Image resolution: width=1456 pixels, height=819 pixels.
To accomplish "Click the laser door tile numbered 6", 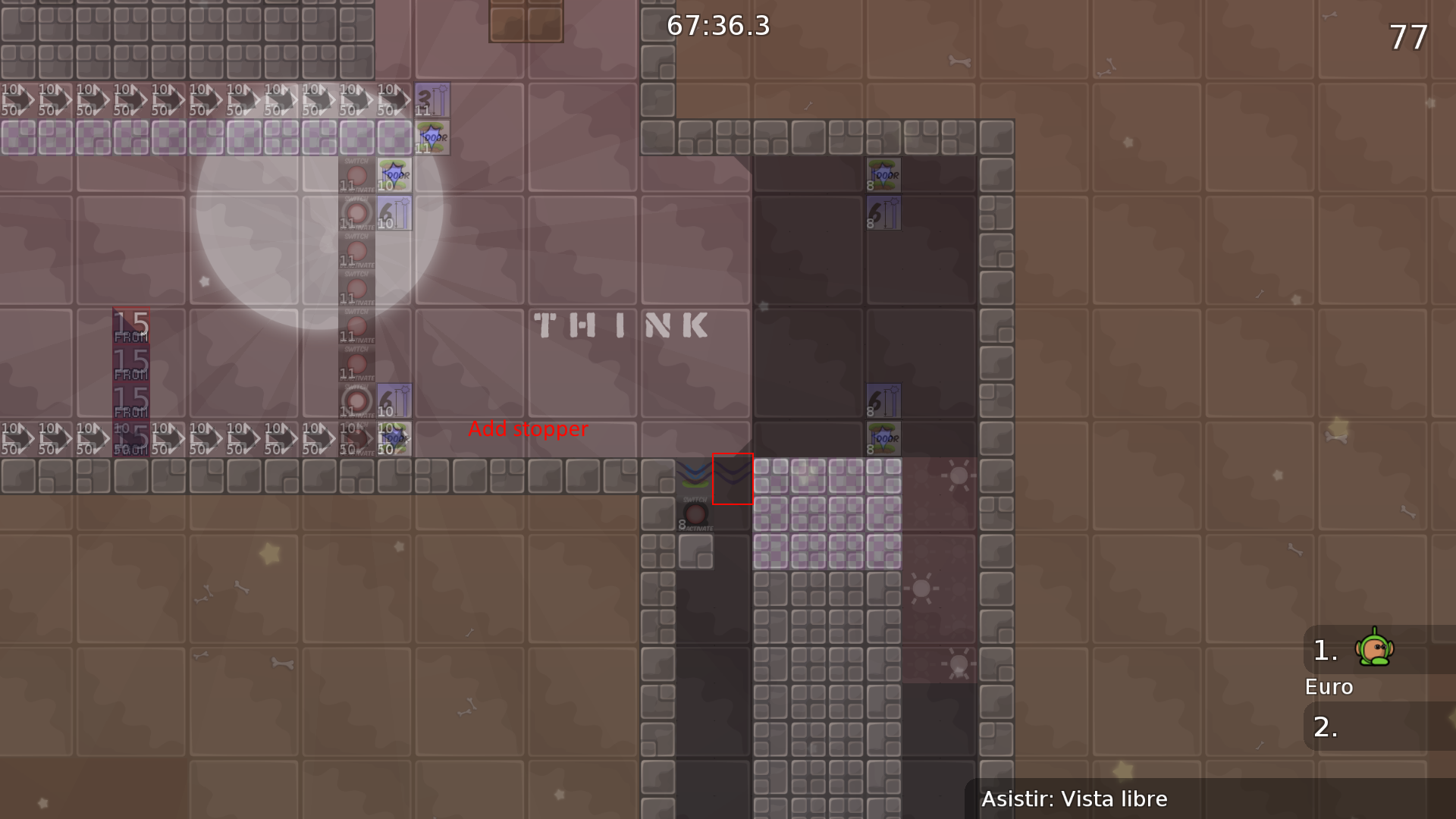I will (394, 214).
